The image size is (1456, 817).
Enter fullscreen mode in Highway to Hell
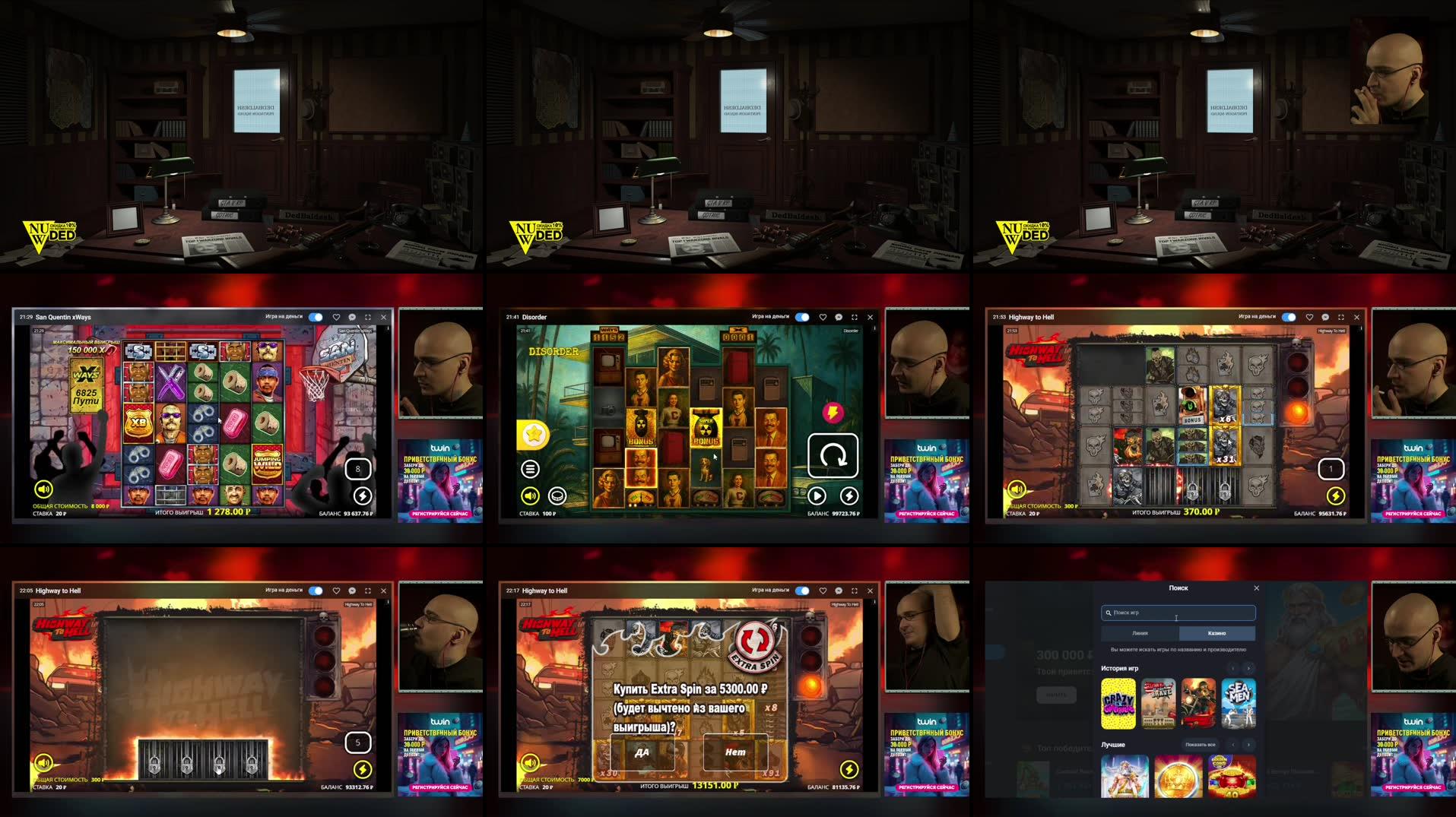[x=1340, y=317]
